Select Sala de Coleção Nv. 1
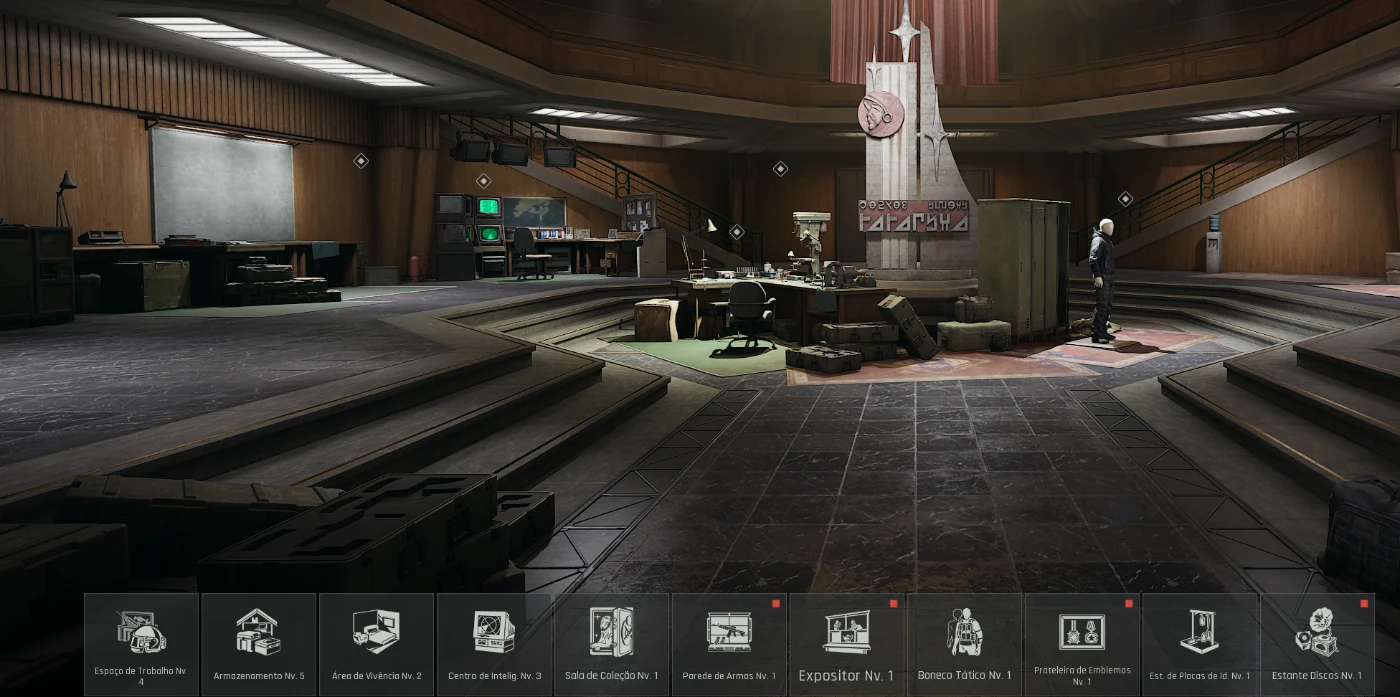Screen dimensions: 1400x697 pyautogui.click(x=611, y=643)
